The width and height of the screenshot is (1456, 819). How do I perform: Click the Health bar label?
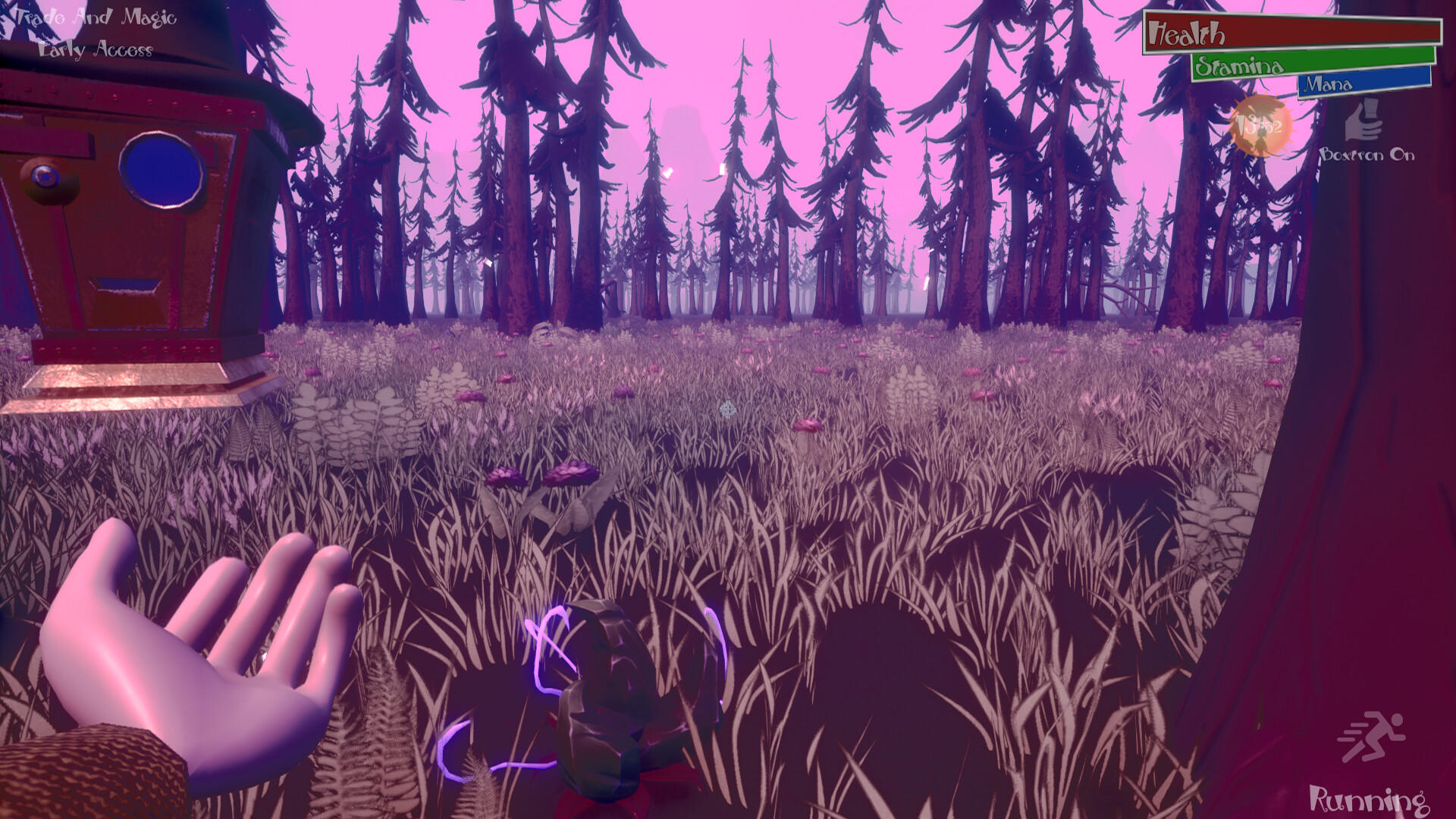click(1185, 32)
